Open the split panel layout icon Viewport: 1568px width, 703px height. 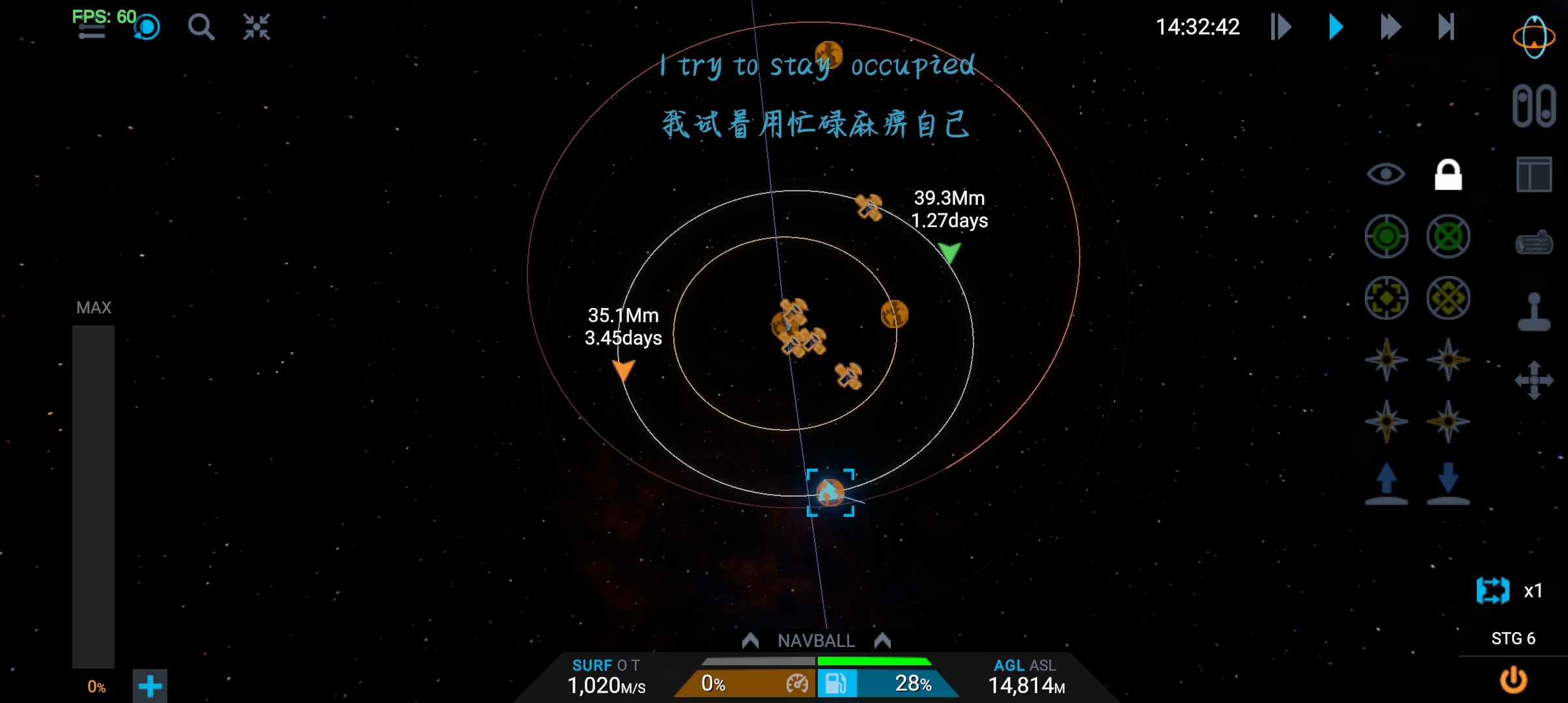pos(1533,174)
